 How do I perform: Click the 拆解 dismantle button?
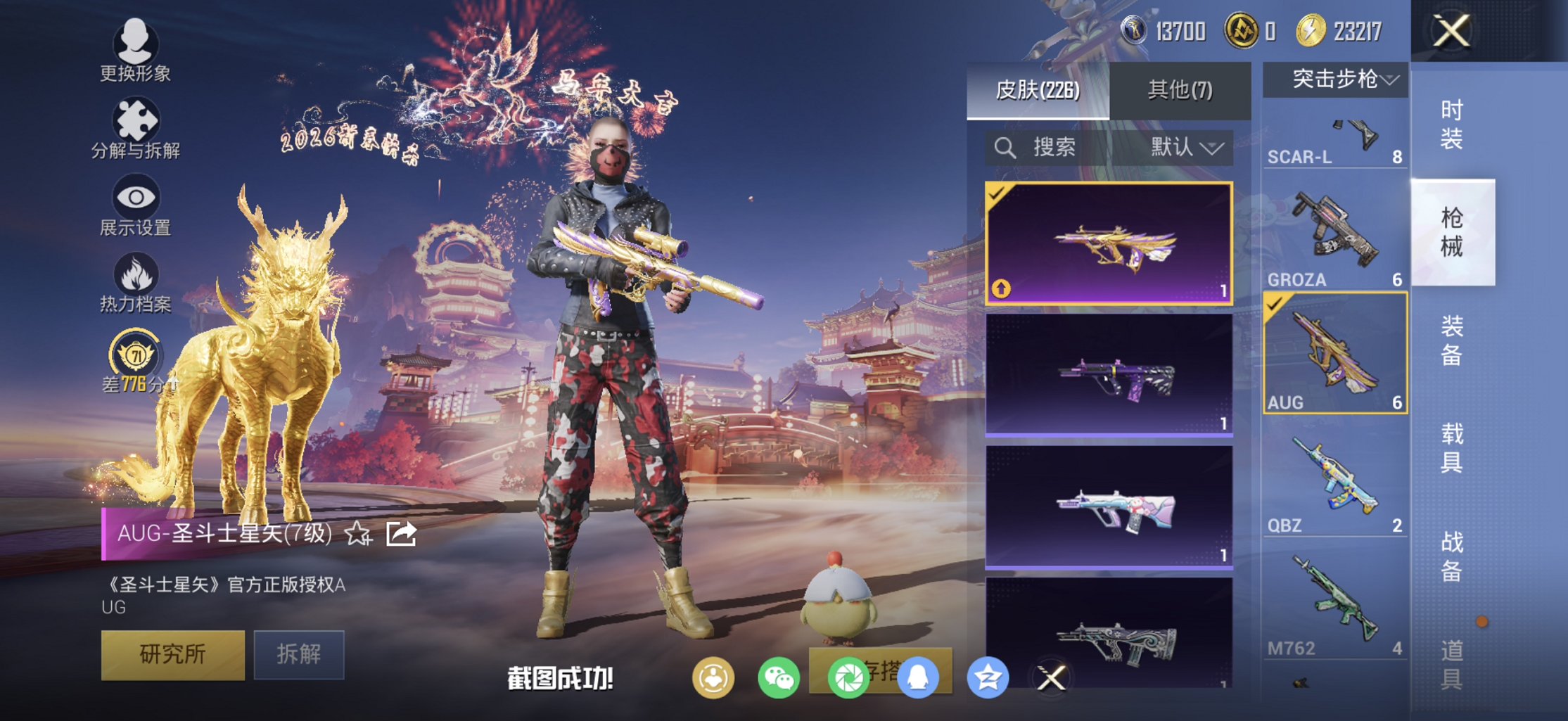pos(299,654)
